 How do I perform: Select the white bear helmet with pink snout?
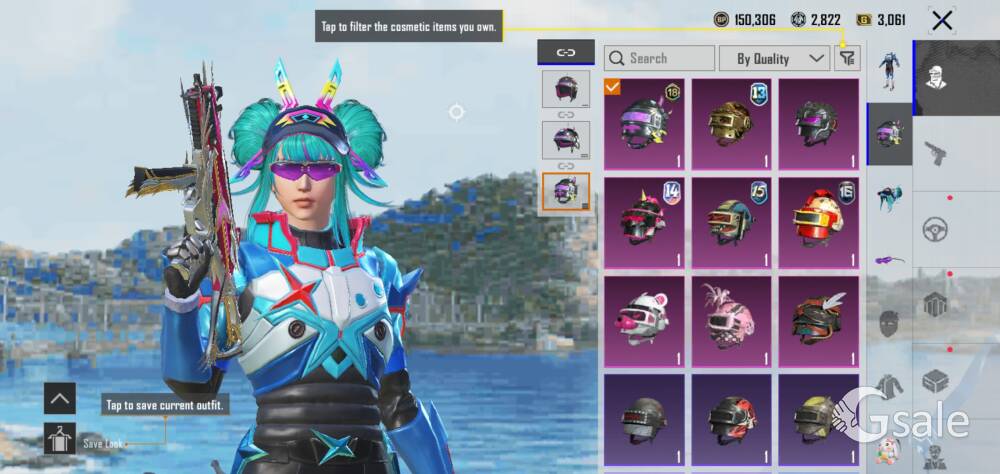pyautogui.click(x=644, y=320)
